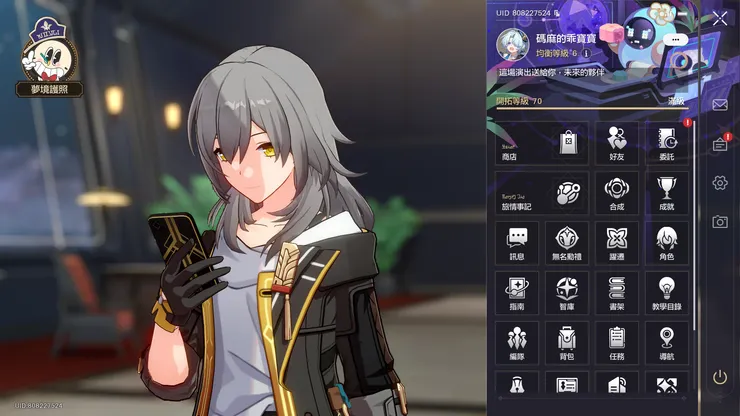
Task: Open Nameless Honor (無名勳禮)
Action: click(x=567, y=243)
